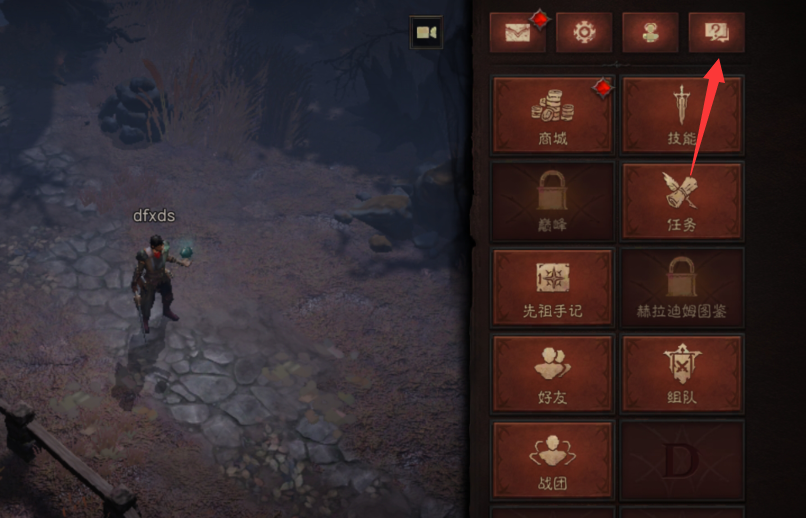This screenshot has height=518, width=806.
Task: Open the 商城 shop menu
Action: (x=552, y=114)
